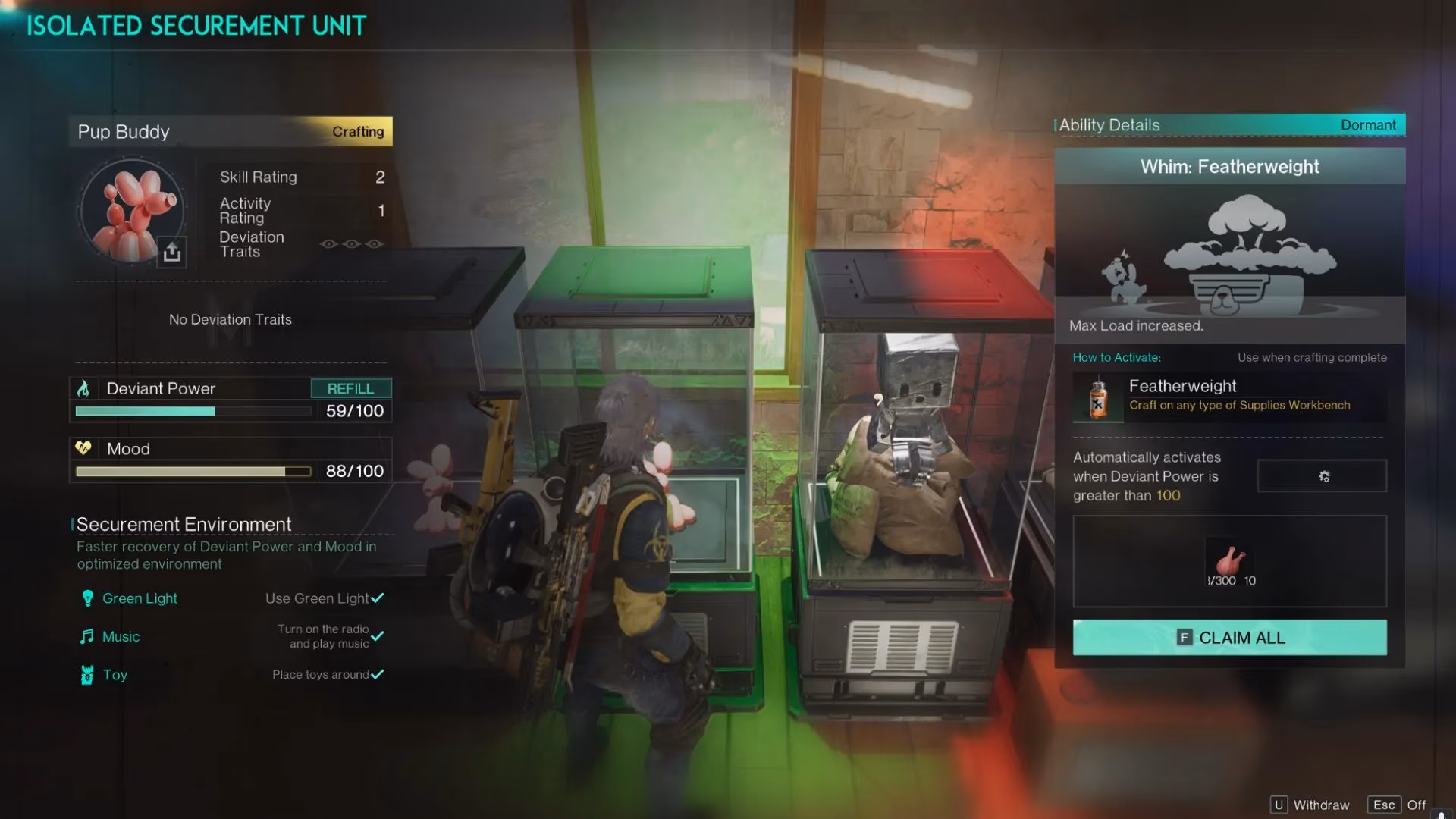Open the auto-activation gear setting
The height and width of the screenshot is (819, 1456).
click(1323, 476)
